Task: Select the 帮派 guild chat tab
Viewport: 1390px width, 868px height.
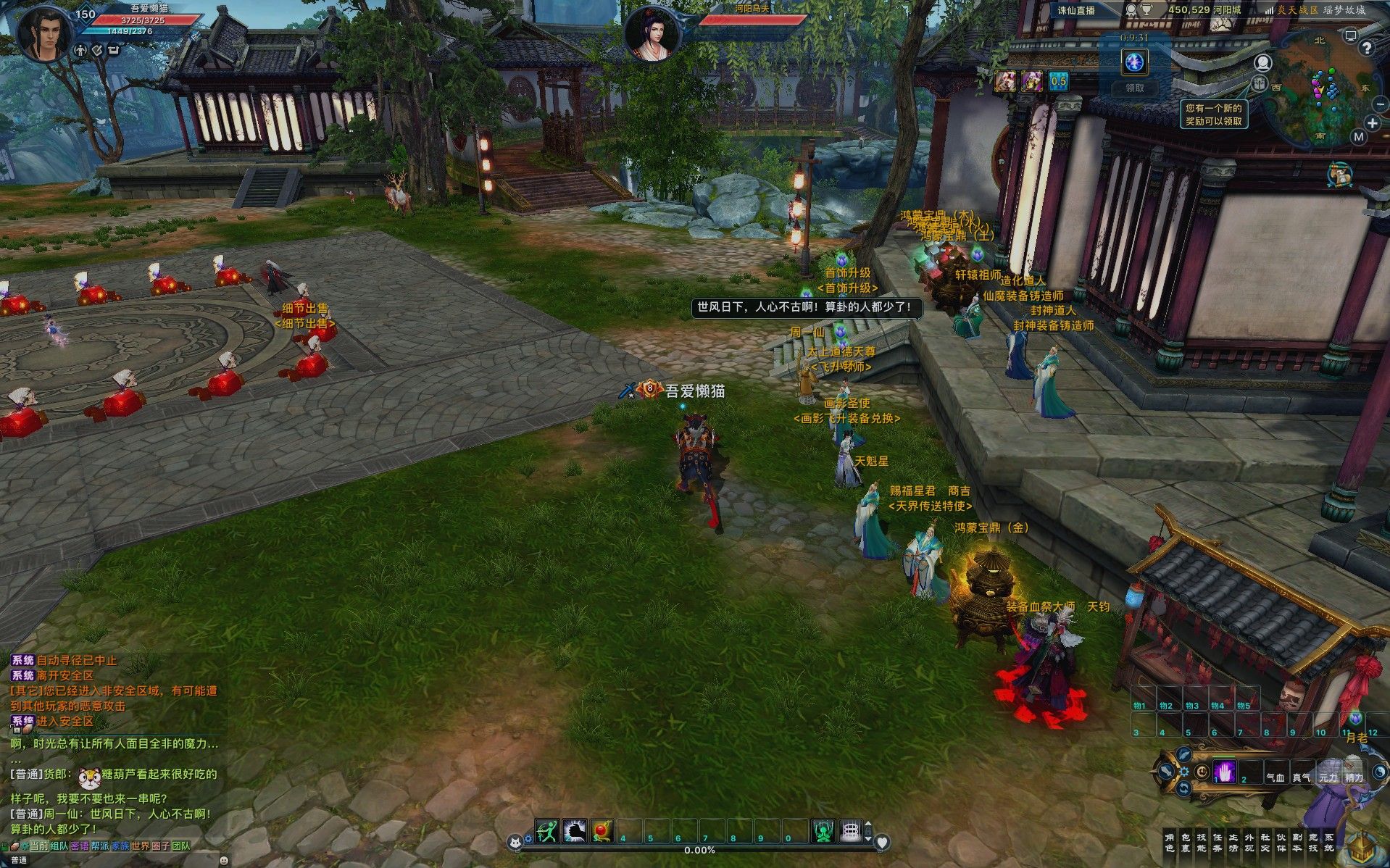Action: 99,846
